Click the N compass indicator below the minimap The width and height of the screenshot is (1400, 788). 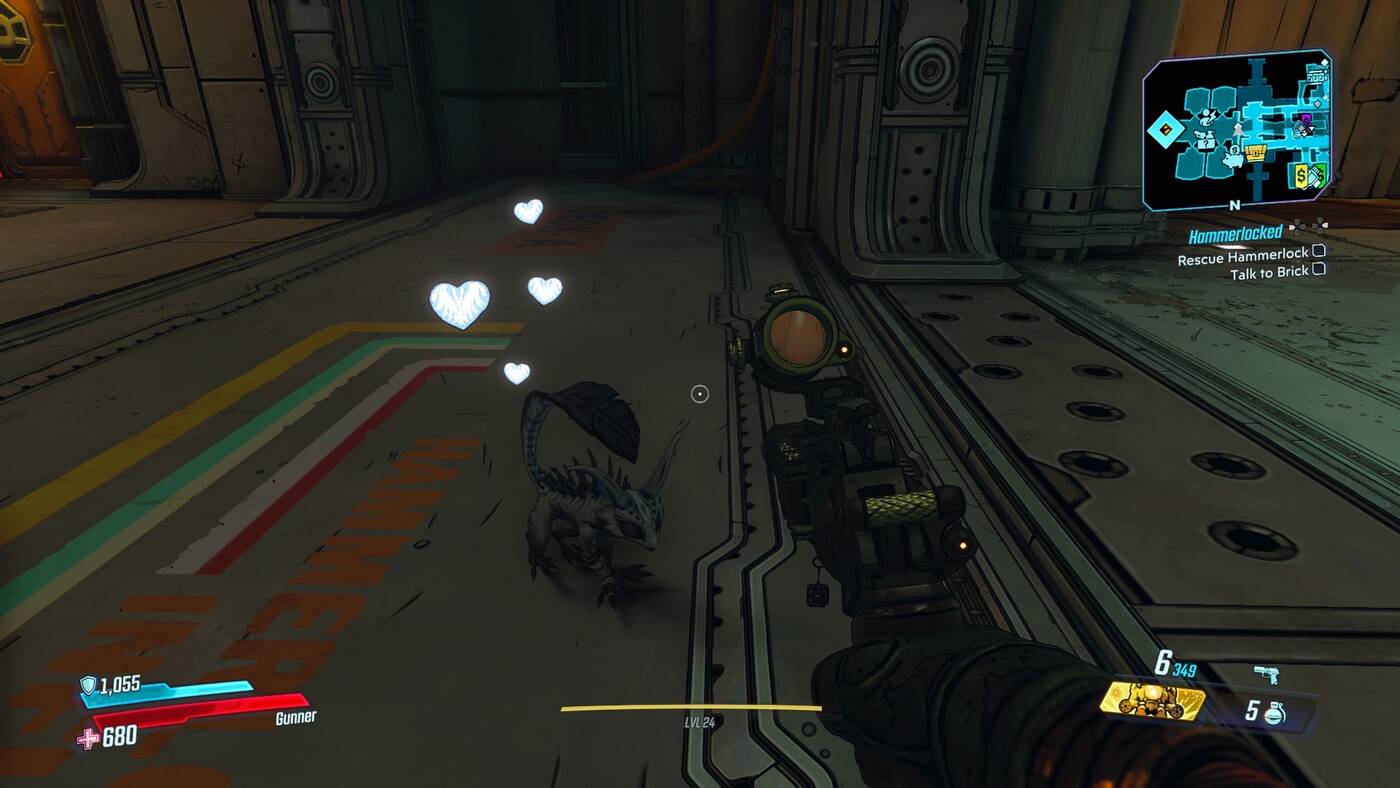pyautogui.click(x=1234, y=205)
